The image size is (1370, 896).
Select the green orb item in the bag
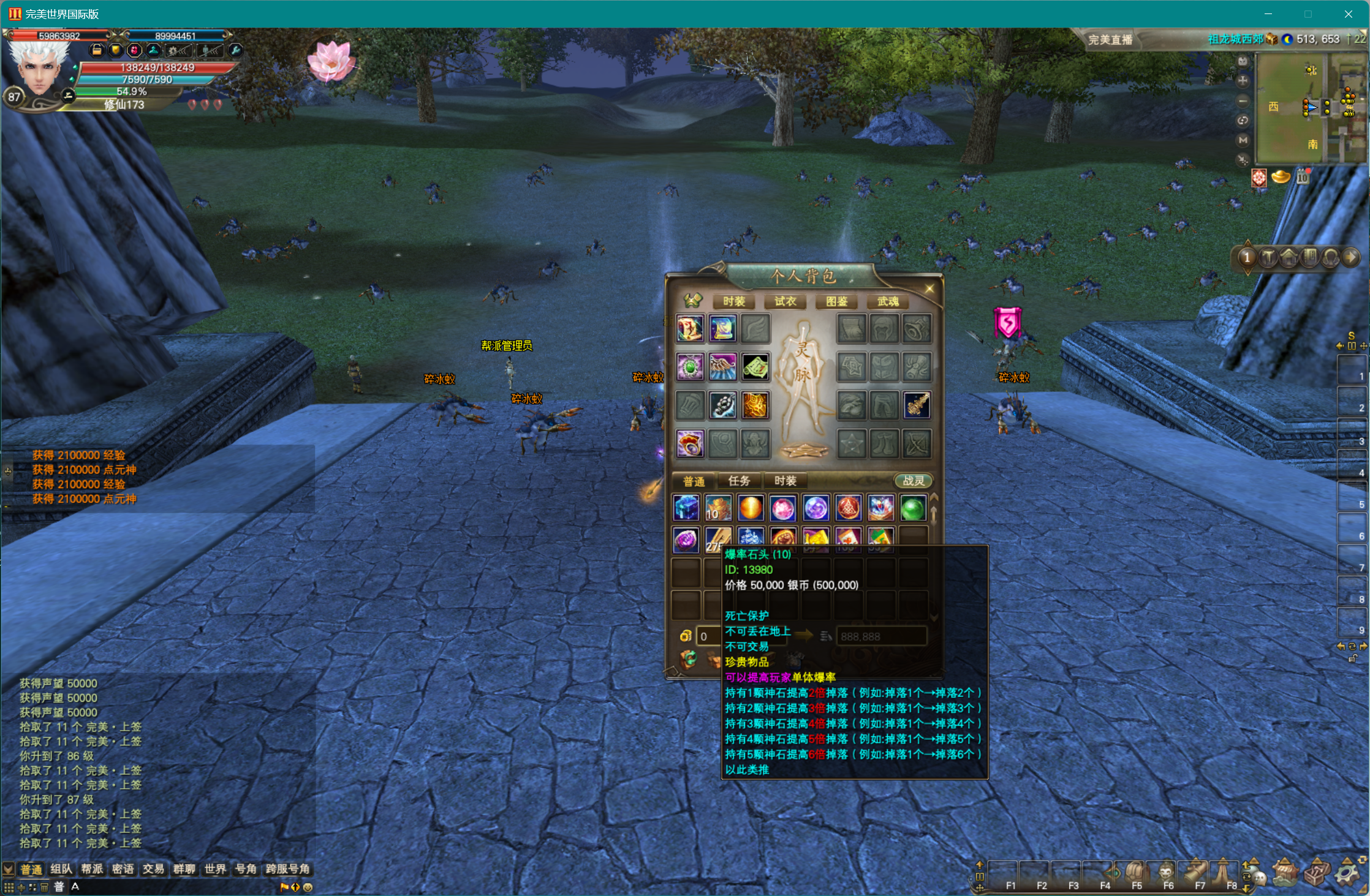(x=912, y=508)
